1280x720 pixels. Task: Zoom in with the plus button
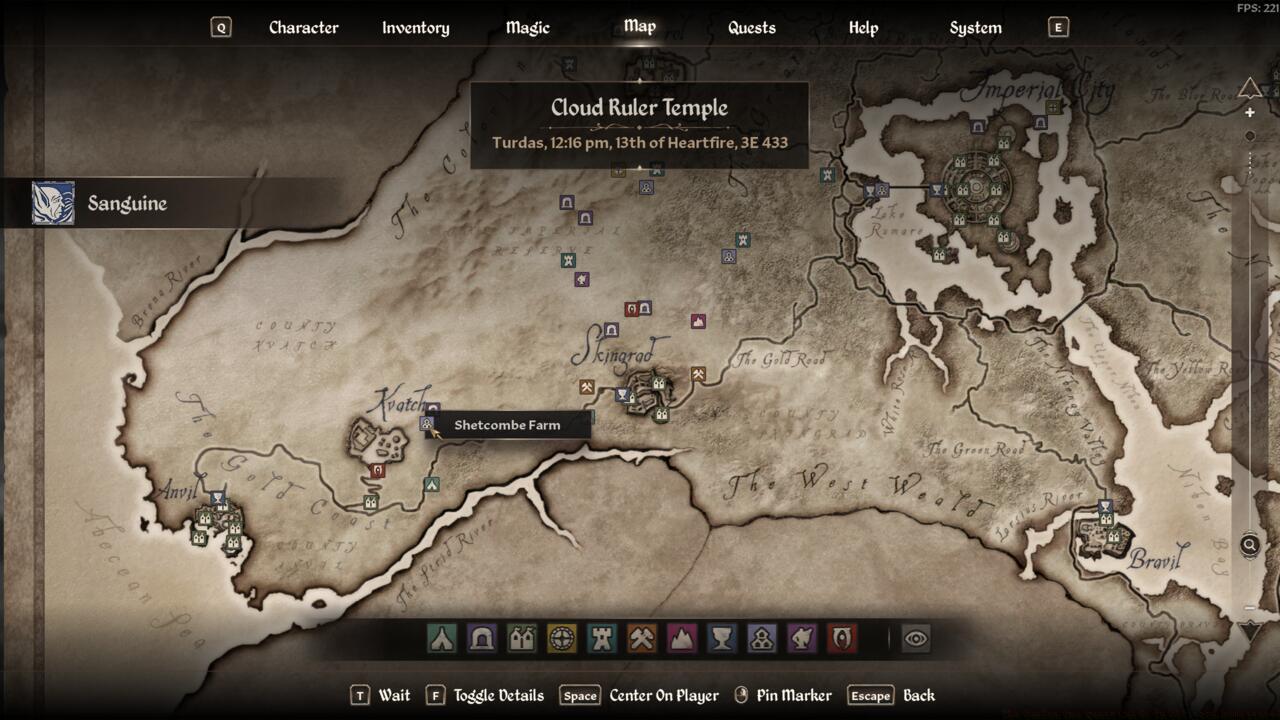pos(1250,113)
